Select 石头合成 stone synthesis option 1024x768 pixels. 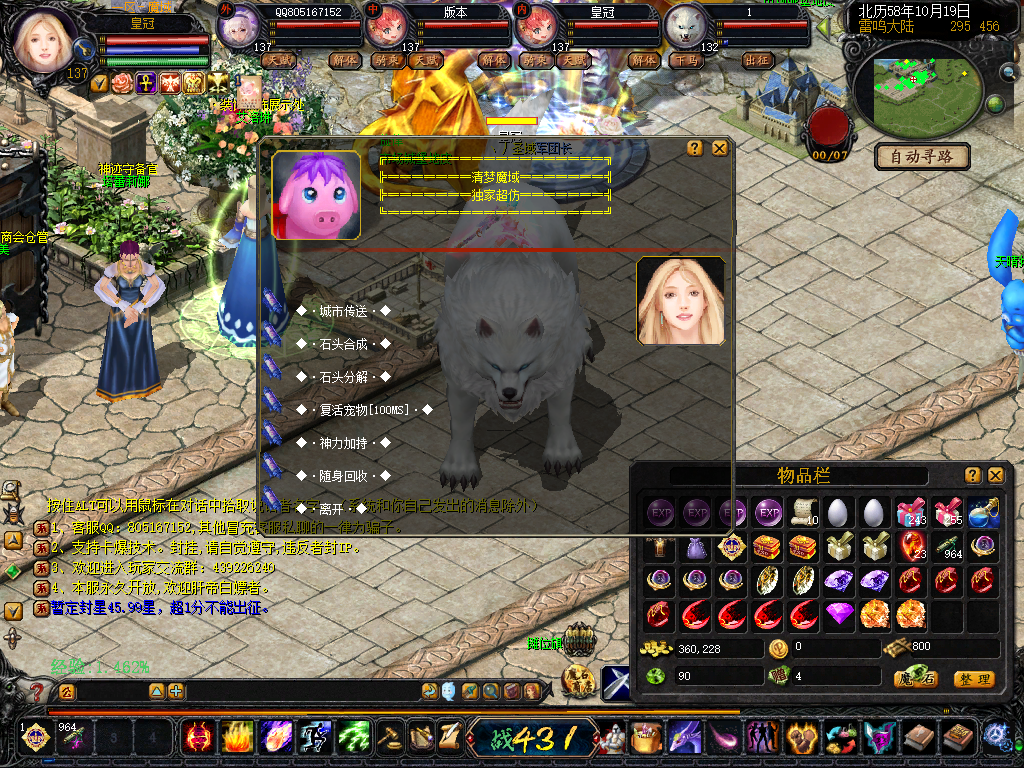(343, 344)
